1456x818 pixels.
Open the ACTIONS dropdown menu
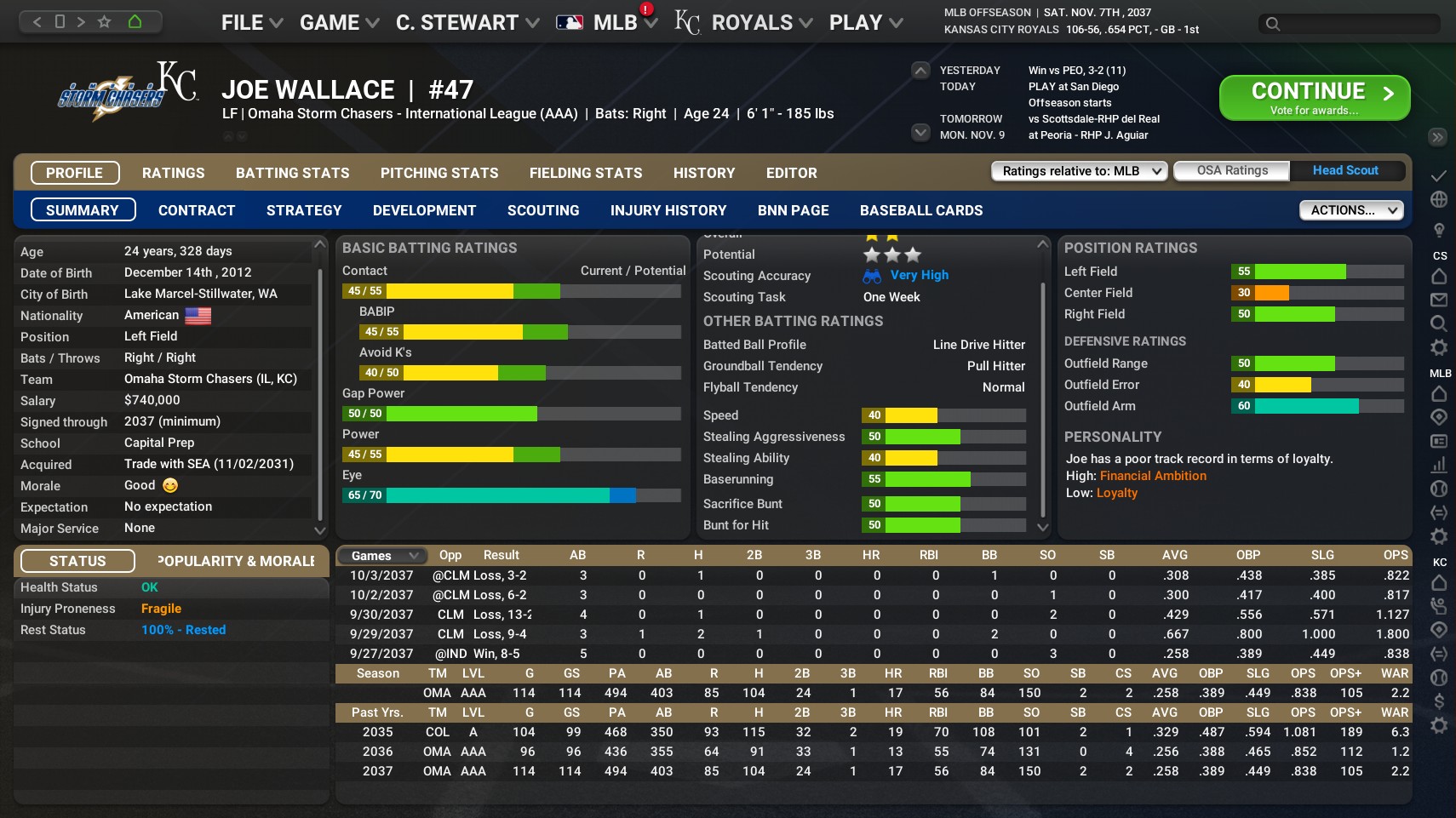1350,209
